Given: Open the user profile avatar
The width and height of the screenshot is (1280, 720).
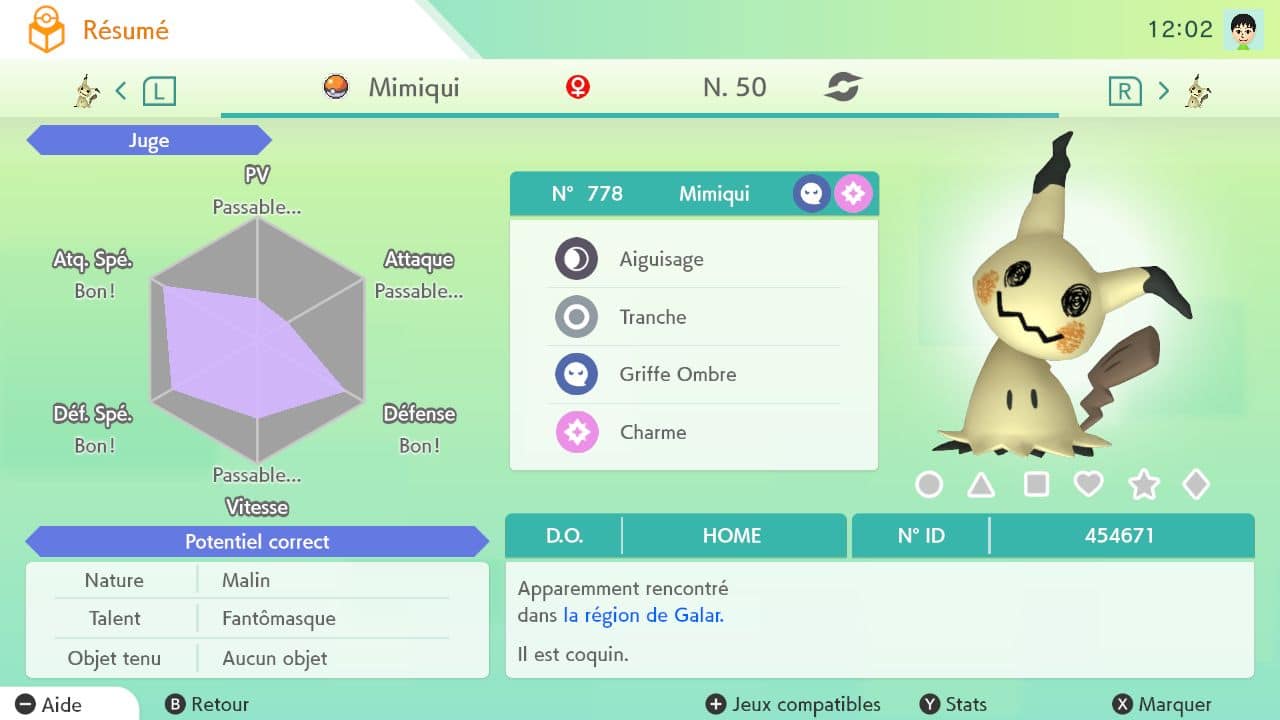Looking at the screenshot, I should tap(1243, 30).
